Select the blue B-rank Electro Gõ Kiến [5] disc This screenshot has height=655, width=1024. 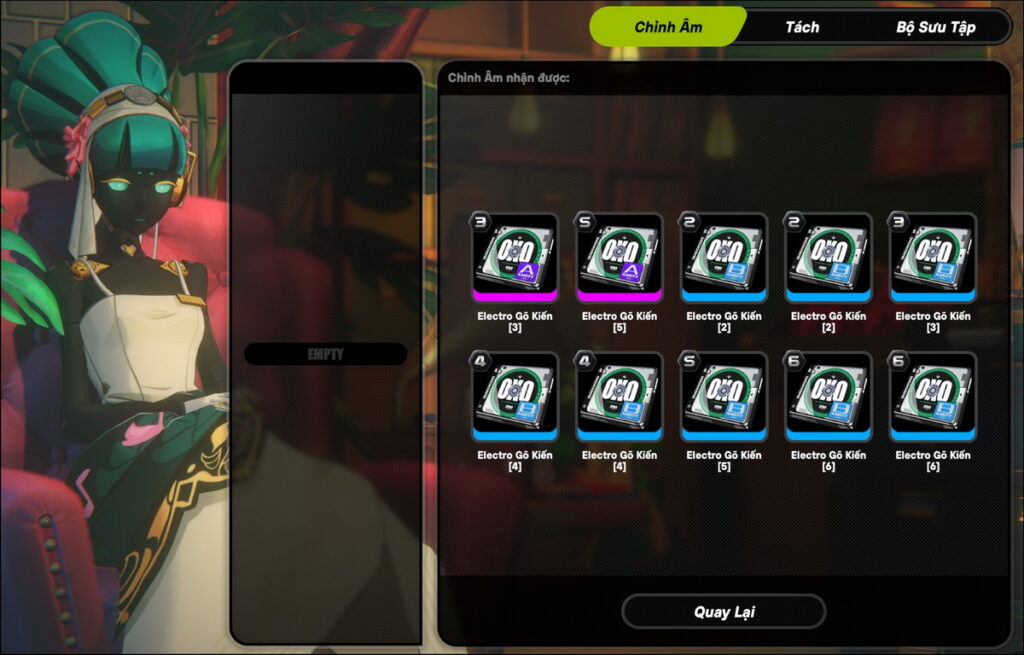click(x=724, y=395)
